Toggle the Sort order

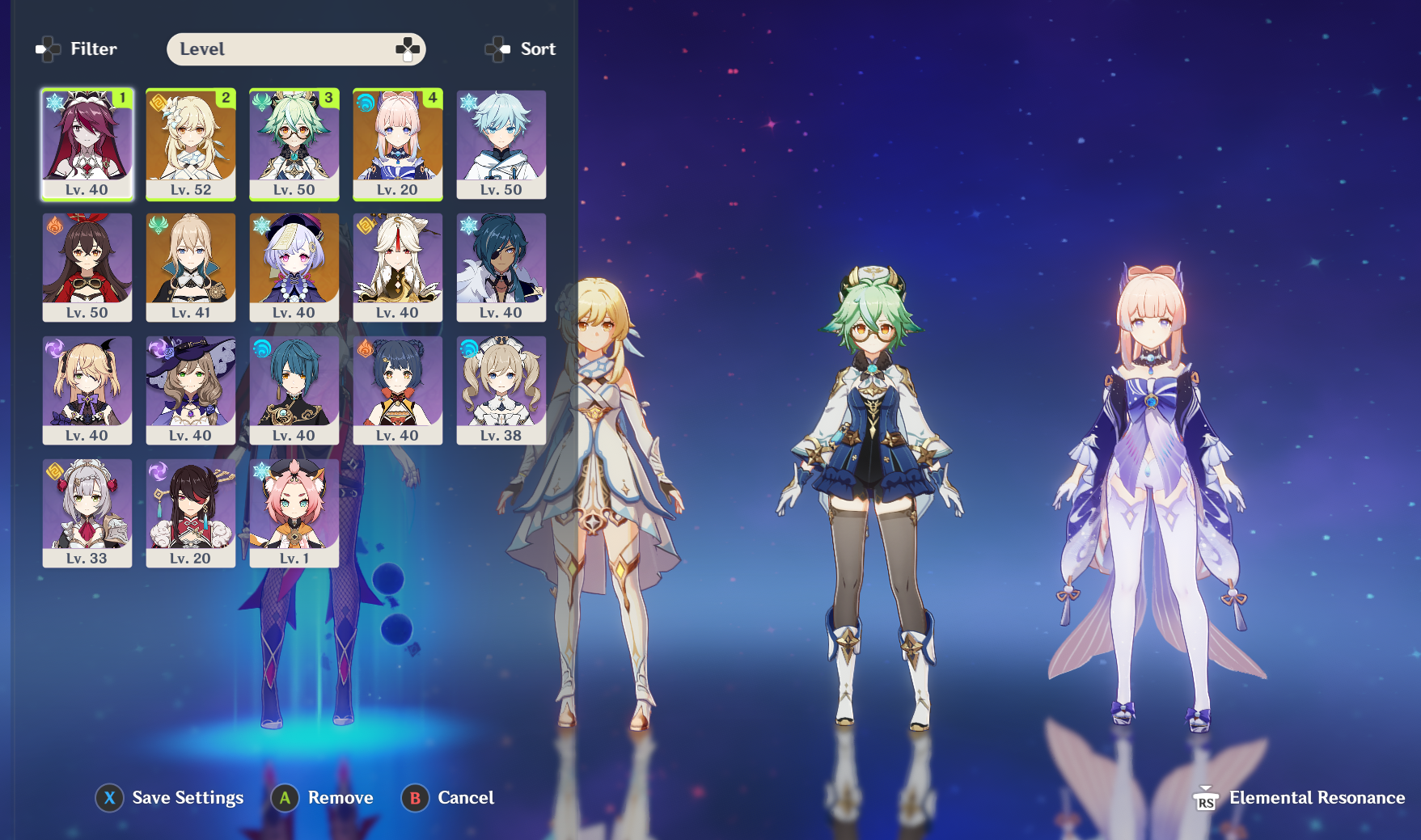coord(521,49)
